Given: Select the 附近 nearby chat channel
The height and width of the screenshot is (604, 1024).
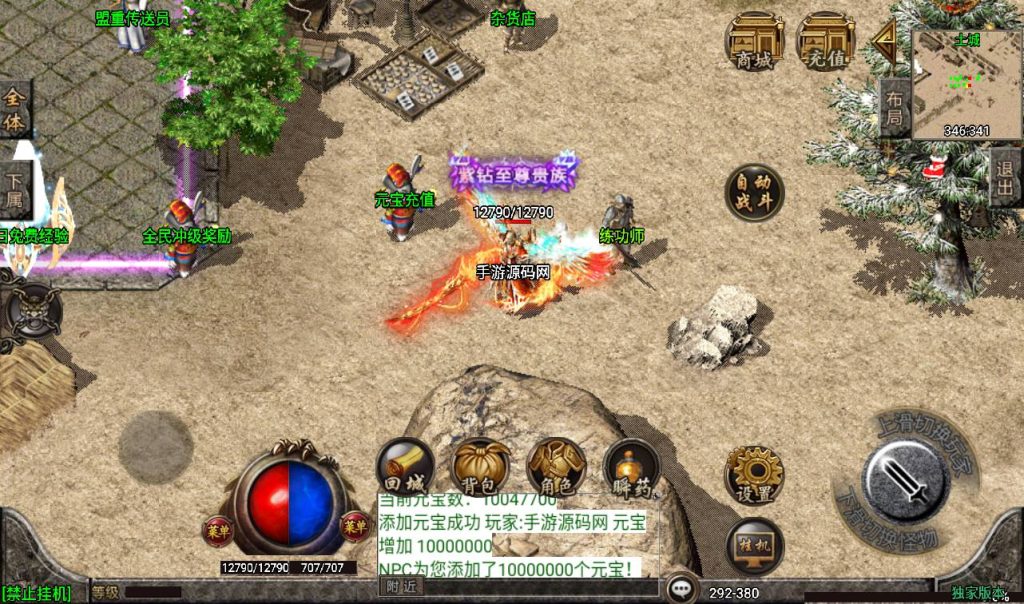Looking at the screenshot, I should (402, 587).
